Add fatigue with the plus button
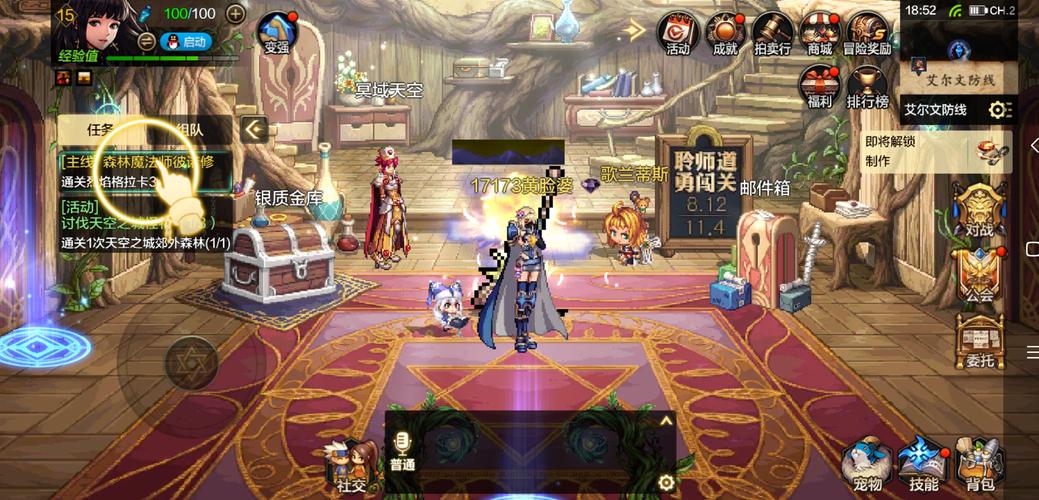The width and height of the screenshot is (1039, 500). (235, 14)
